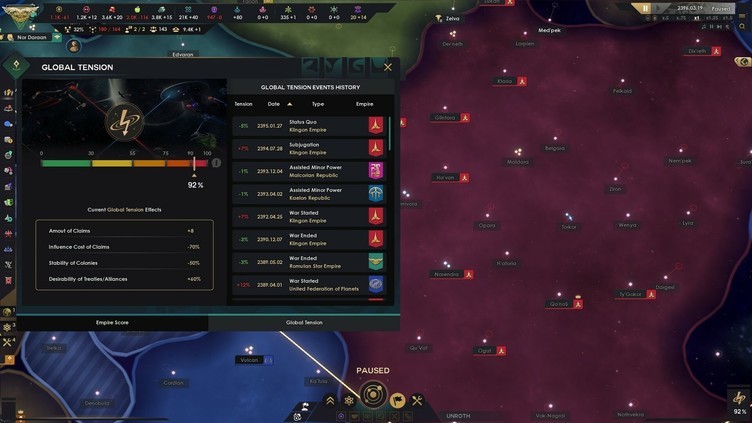Click the gold flag button in bottom bar
The image size is (752, 423).
[x=397, y=401]
